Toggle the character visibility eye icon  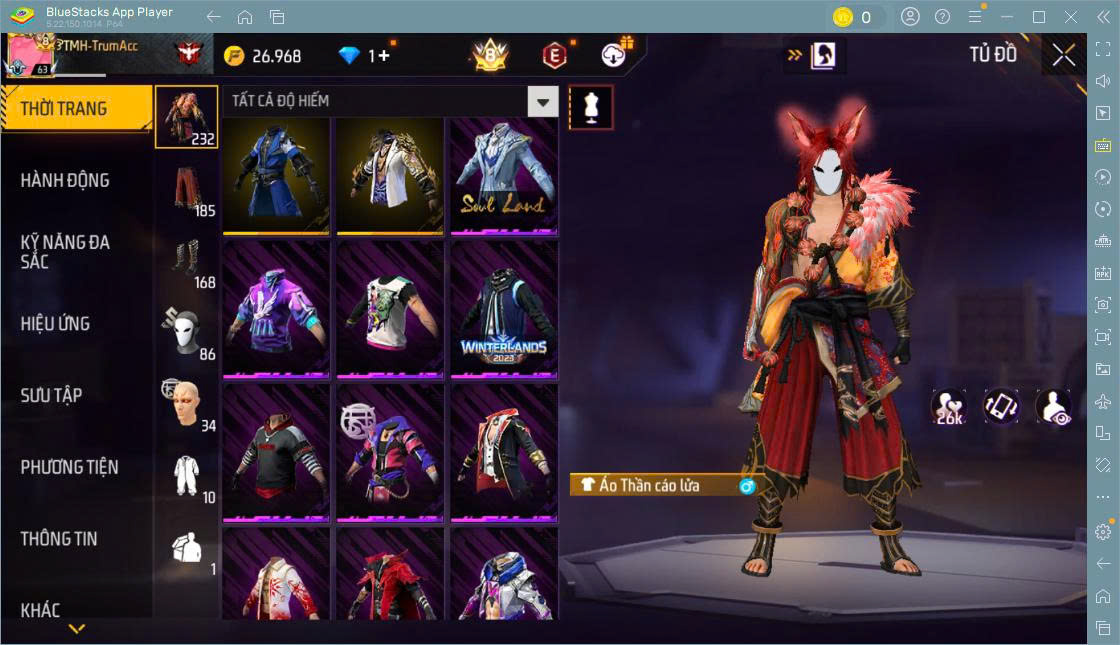(1053, 407)
